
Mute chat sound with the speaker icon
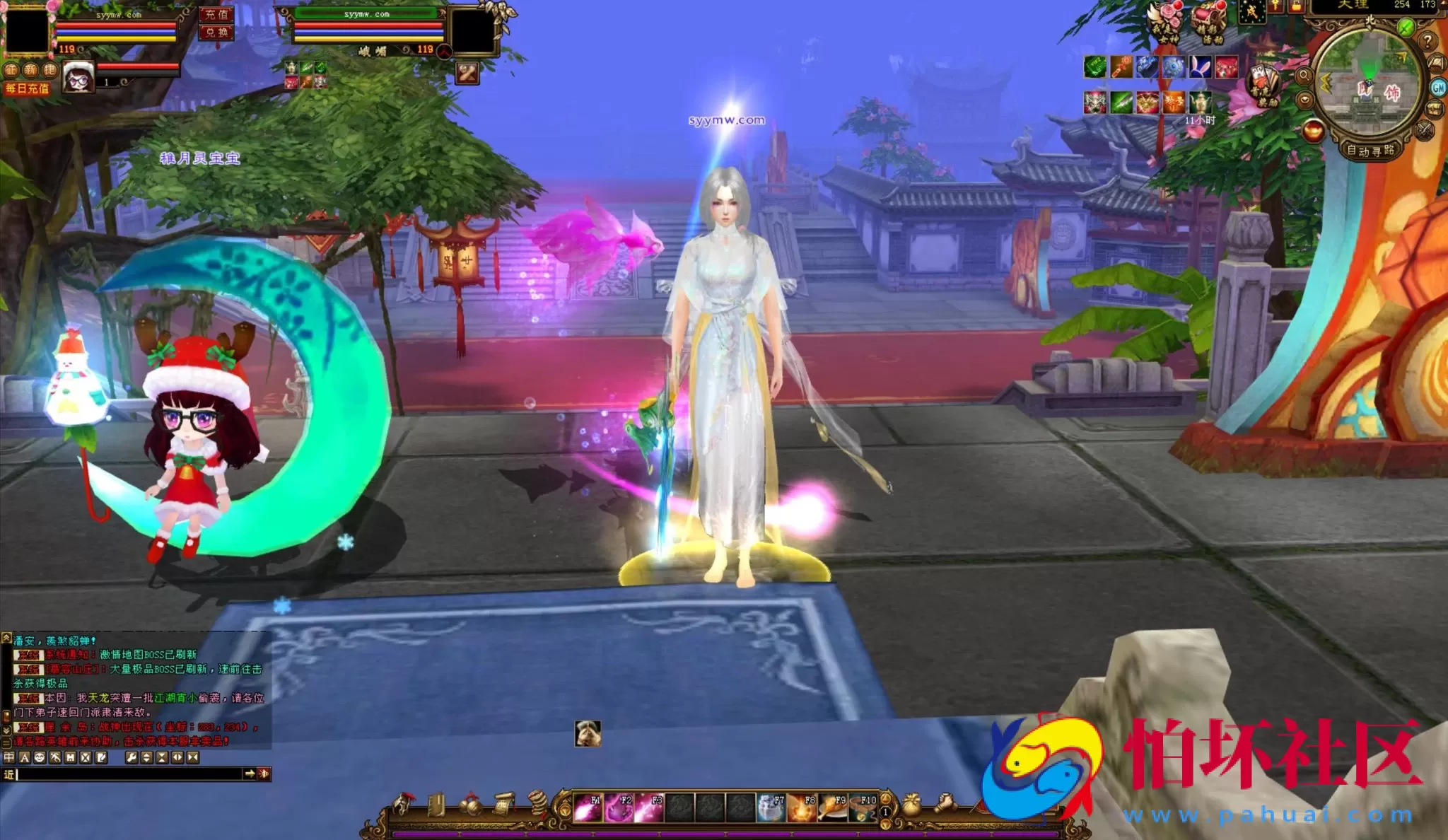tap(264, 774)
